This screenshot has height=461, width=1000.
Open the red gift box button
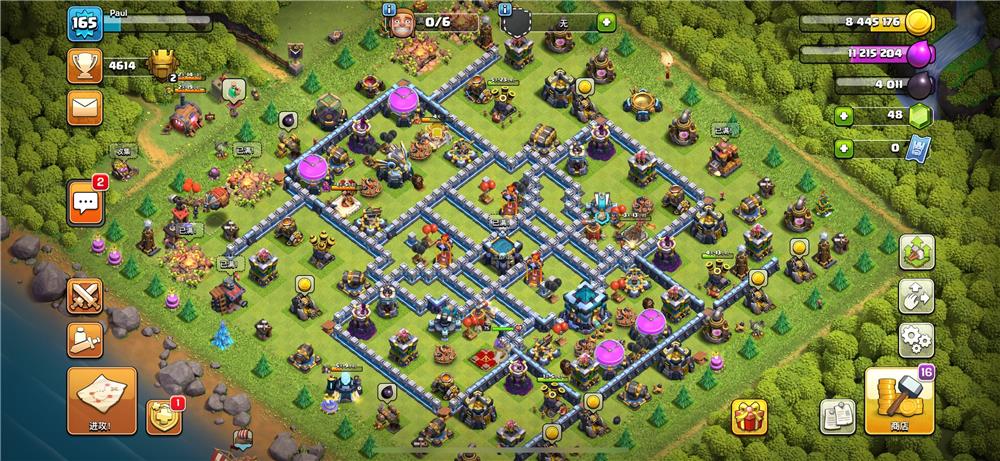(749, 416)
